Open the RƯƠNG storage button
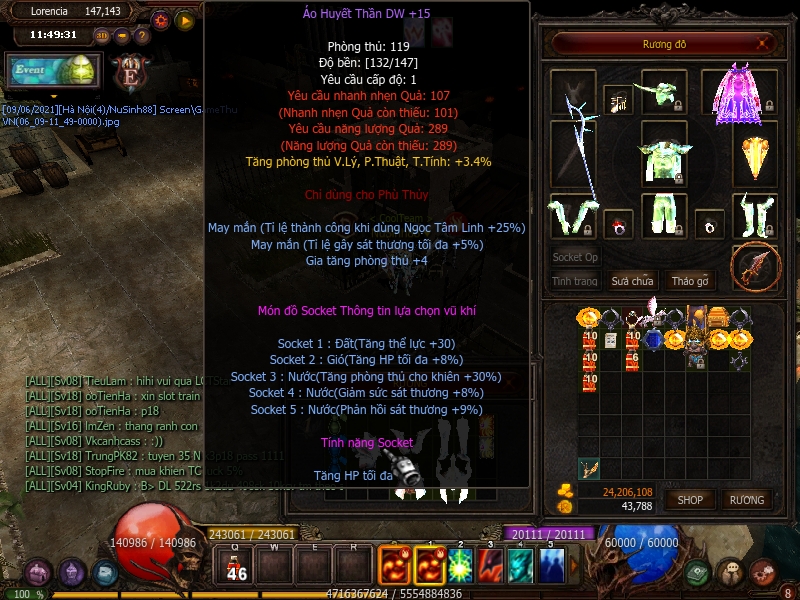Viewport: 800px width, 600px height. 746,499
